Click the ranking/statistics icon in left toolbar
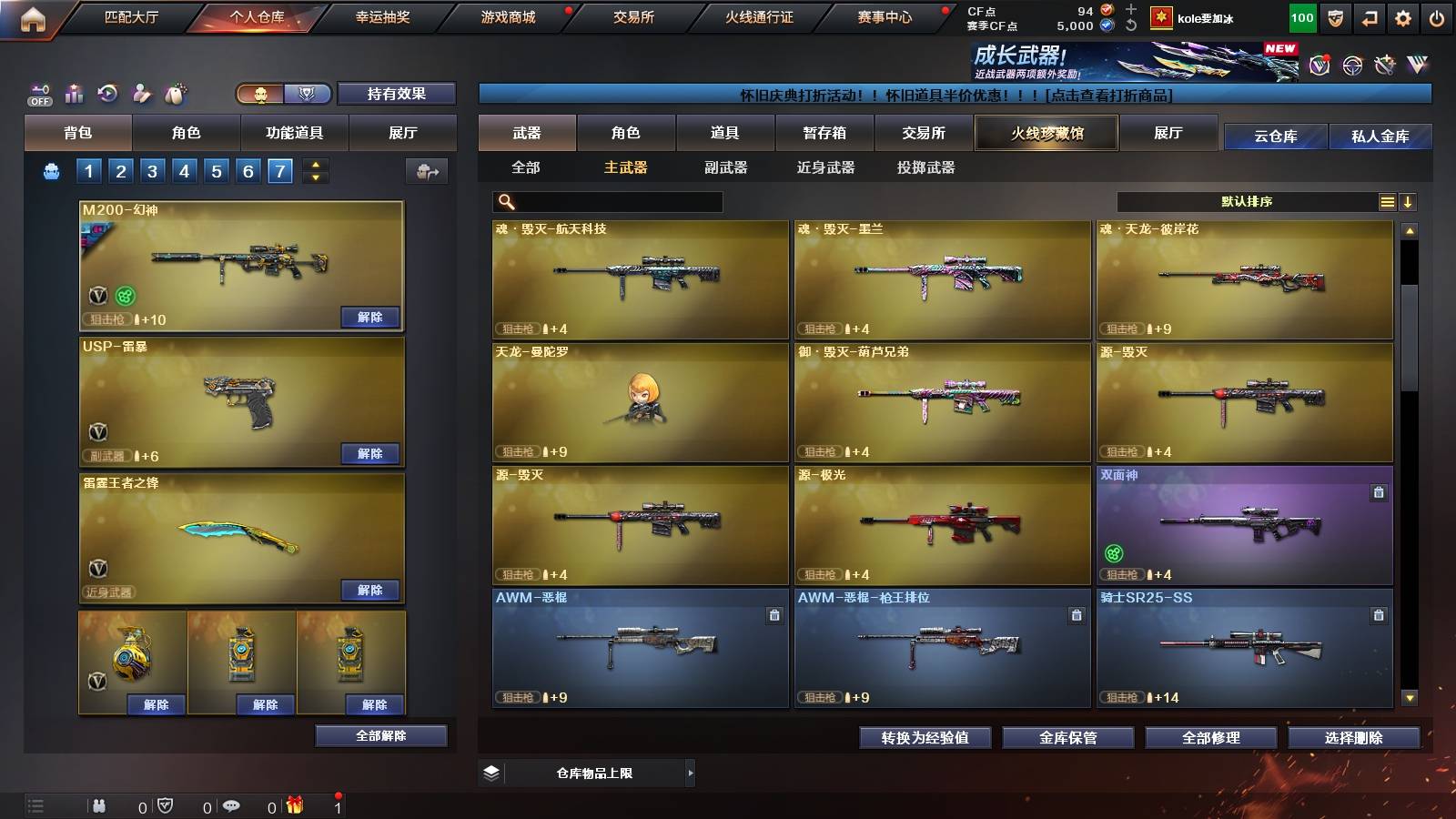This screenshot has width=1456, height=819. coord(73,93)
